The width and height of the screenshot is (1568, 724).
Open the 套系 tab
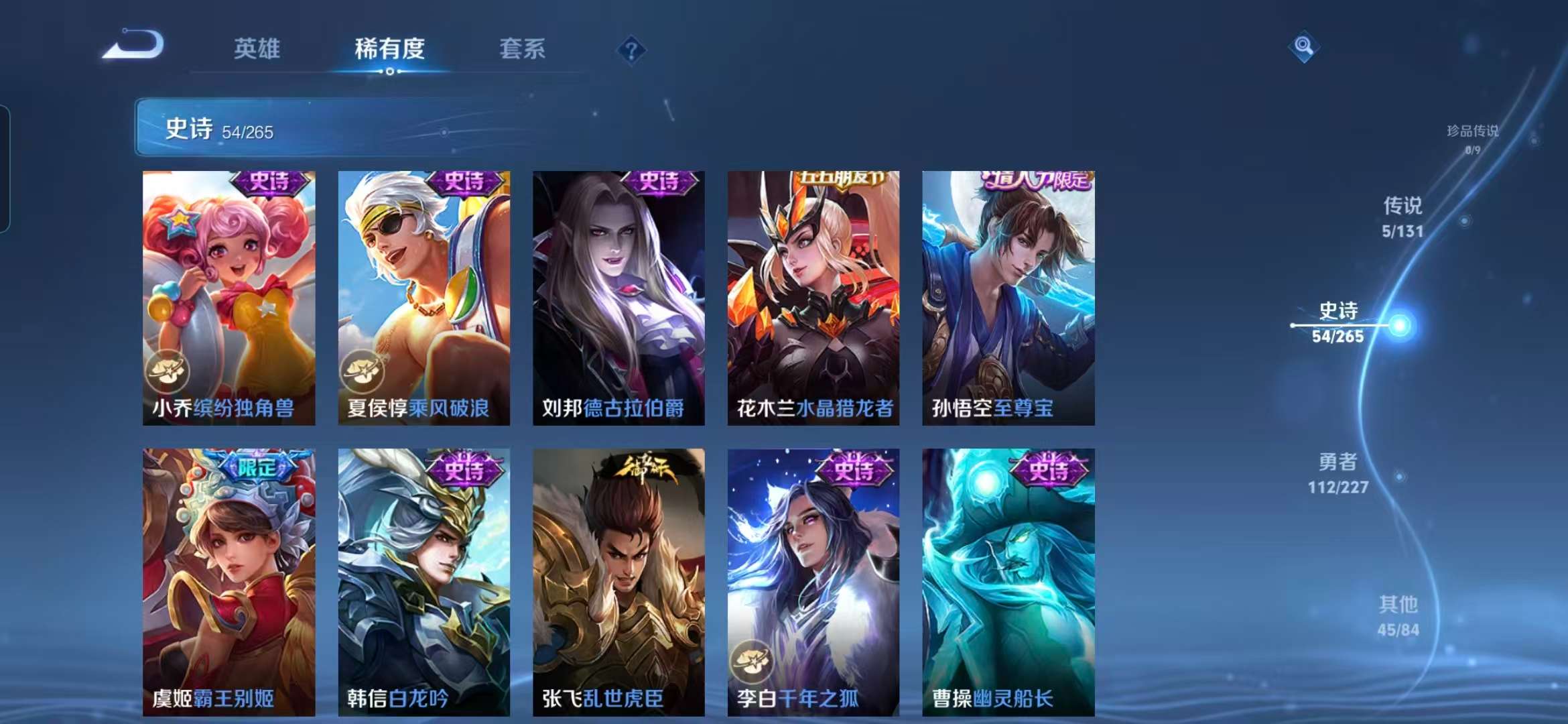coord(522,49)
